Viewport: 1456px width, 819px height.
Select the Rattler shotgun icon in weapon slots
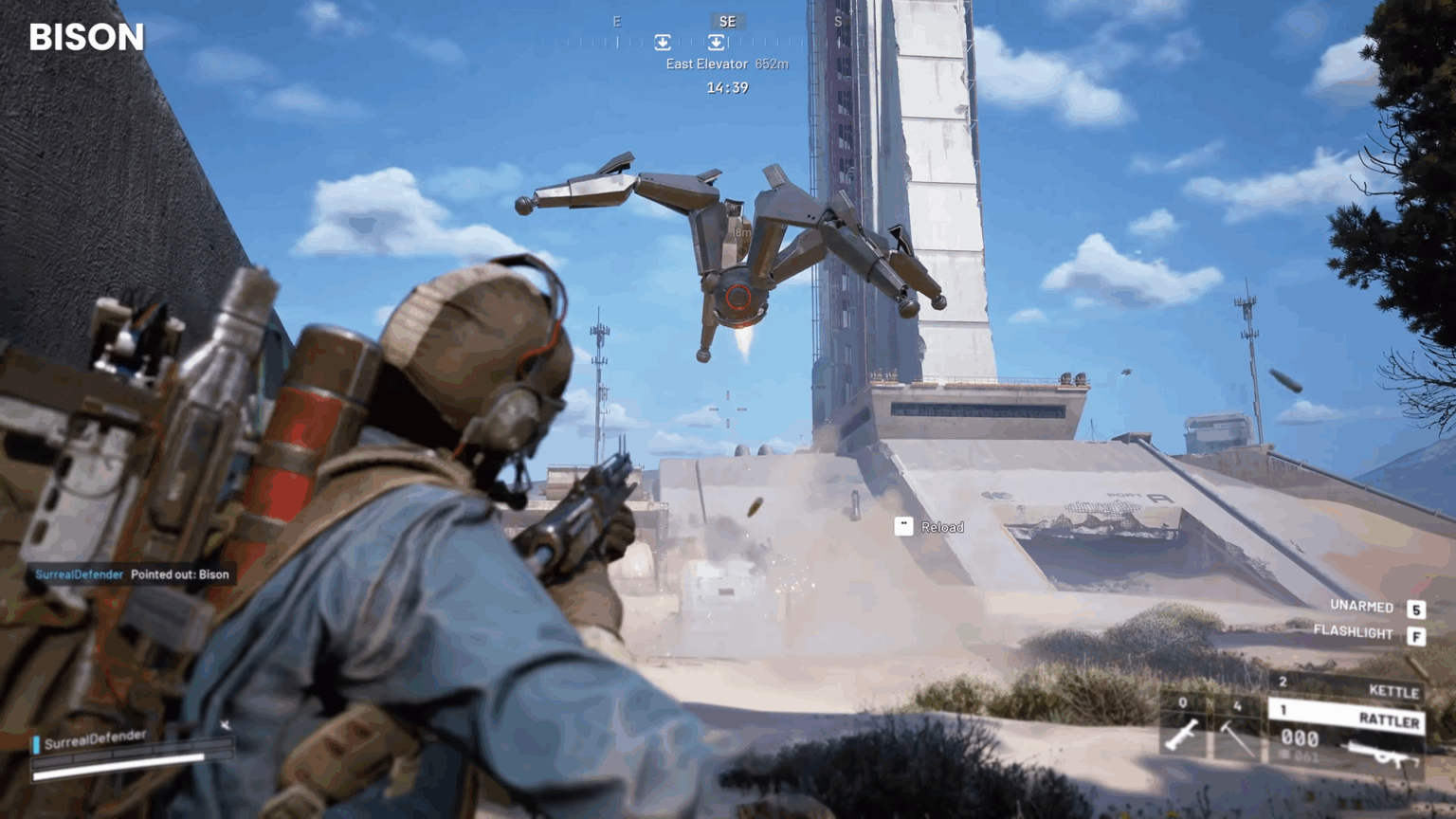click(1382, 753)
